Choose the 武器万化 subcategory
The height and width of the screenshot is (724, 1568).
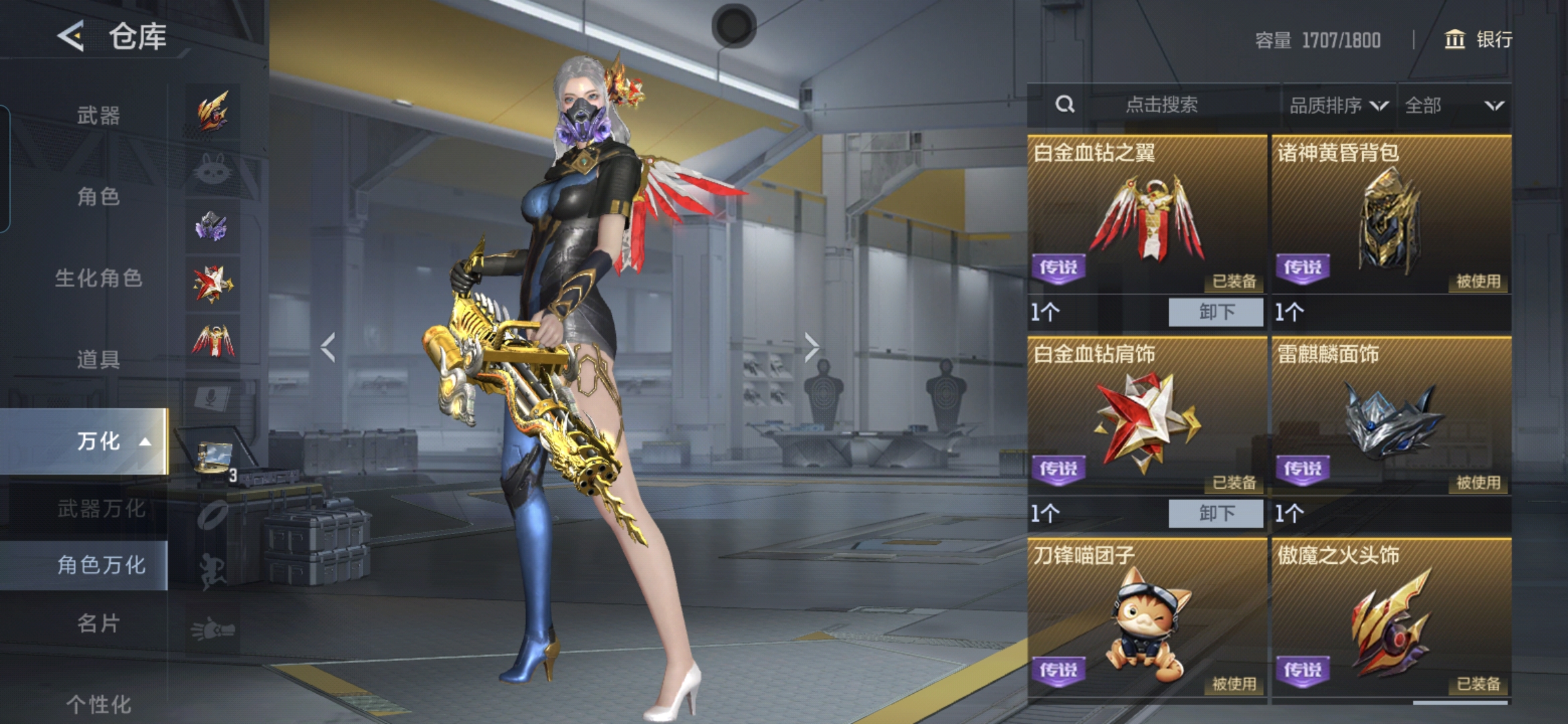click(101, 509)
